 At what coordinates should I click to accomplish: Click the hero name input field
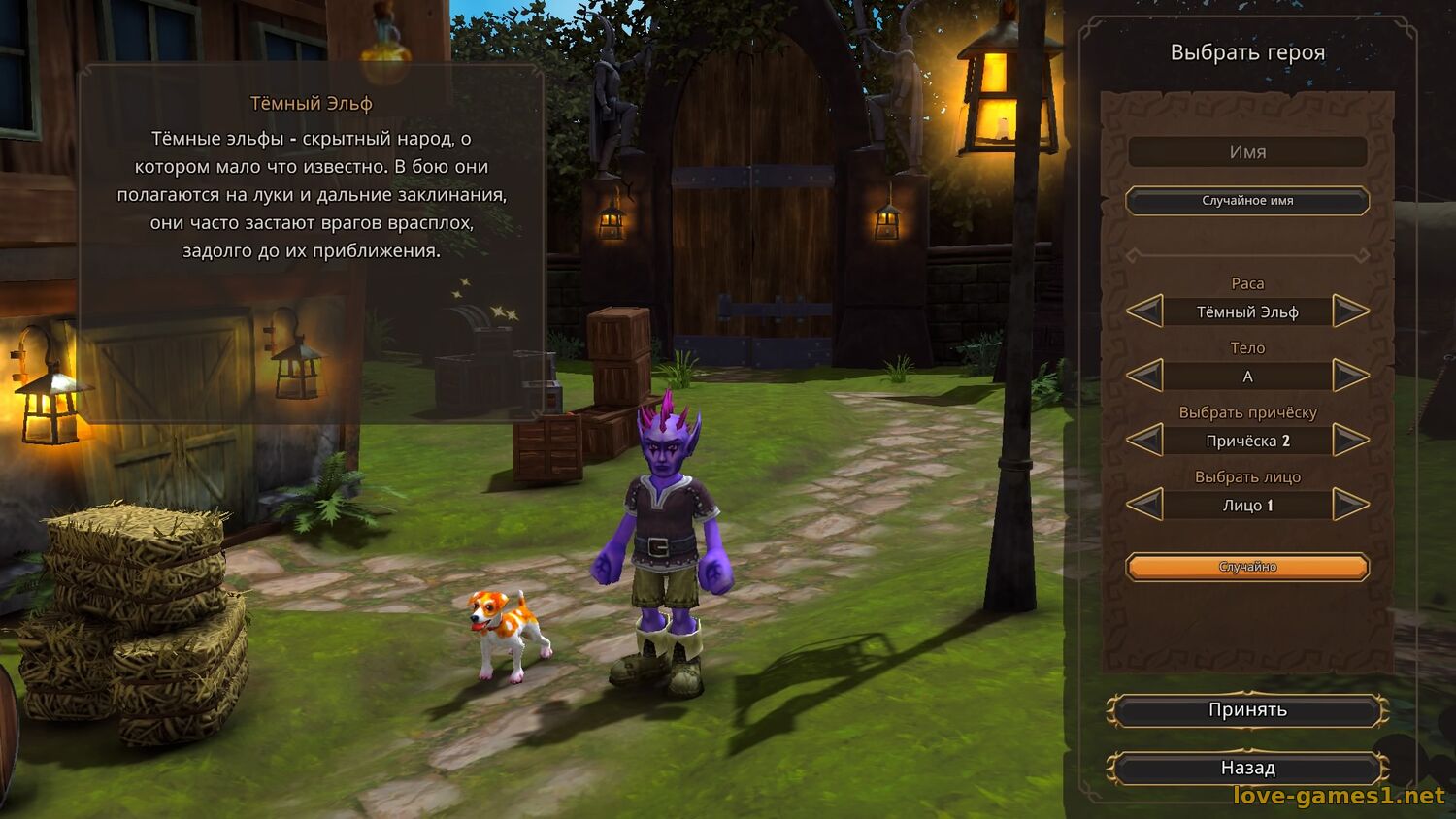pos(1247,152)
